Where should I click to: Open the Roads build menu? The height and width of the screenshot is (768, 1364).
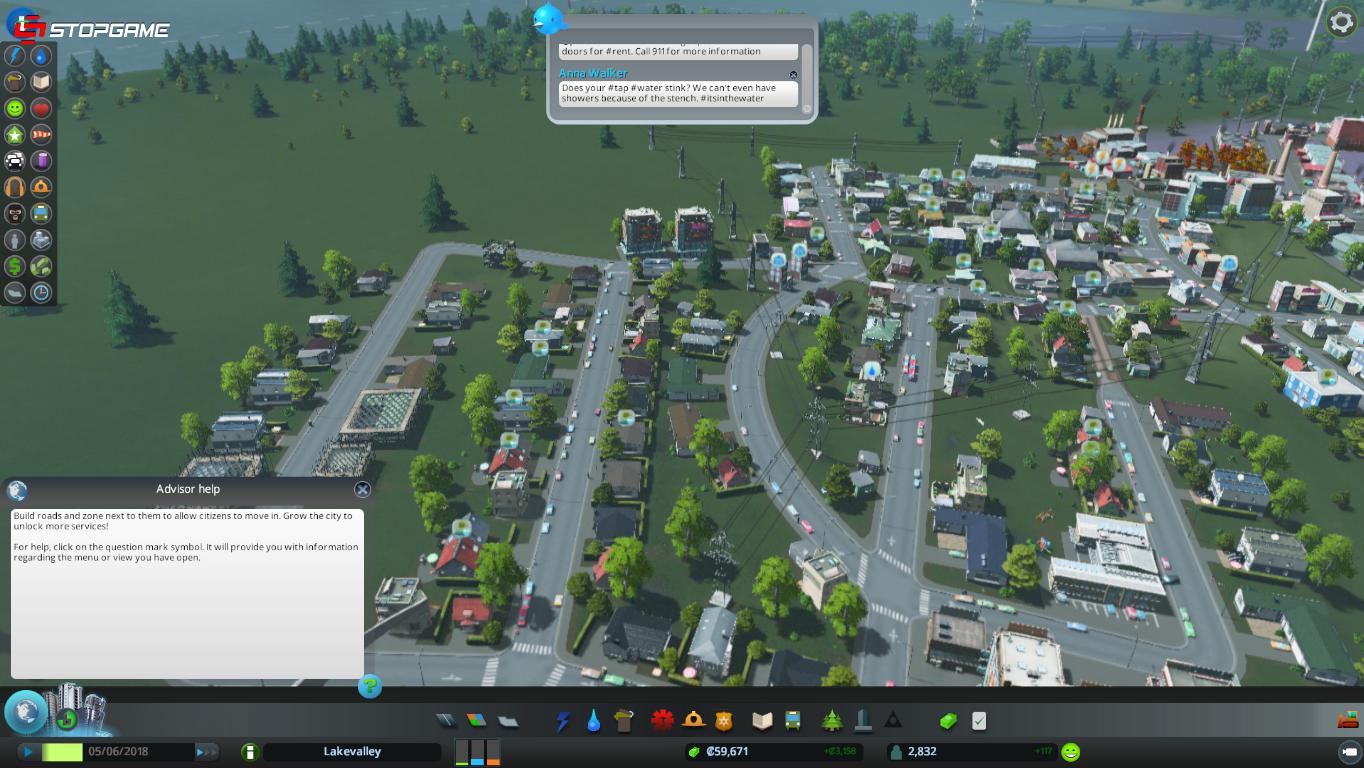pyautogui.click(x=445, y=720)
